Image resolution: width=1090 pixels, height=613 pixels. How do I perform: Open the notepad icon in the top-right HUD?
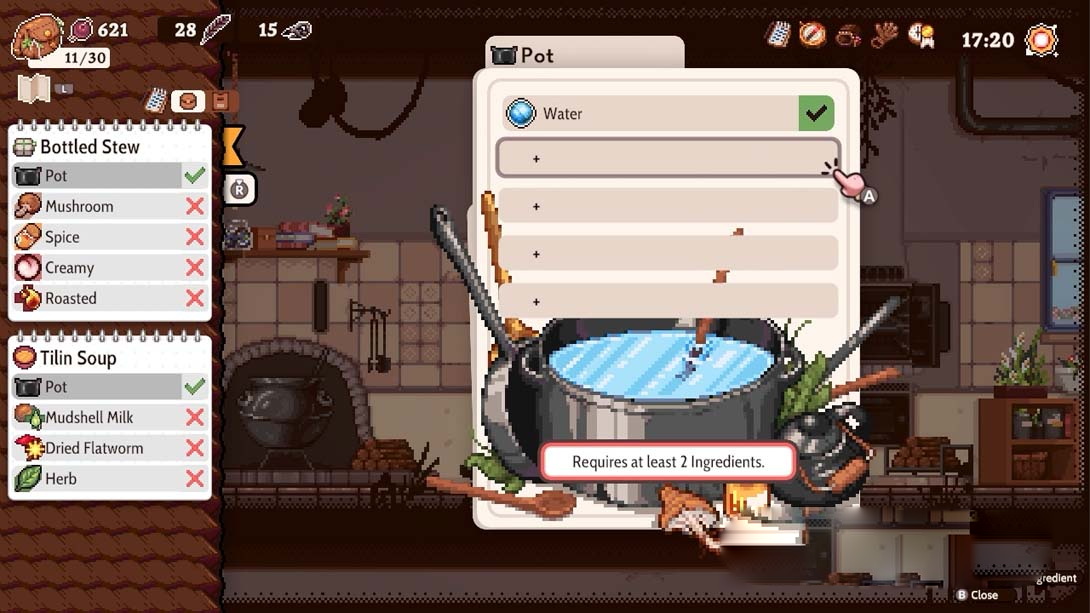(778, 34)
